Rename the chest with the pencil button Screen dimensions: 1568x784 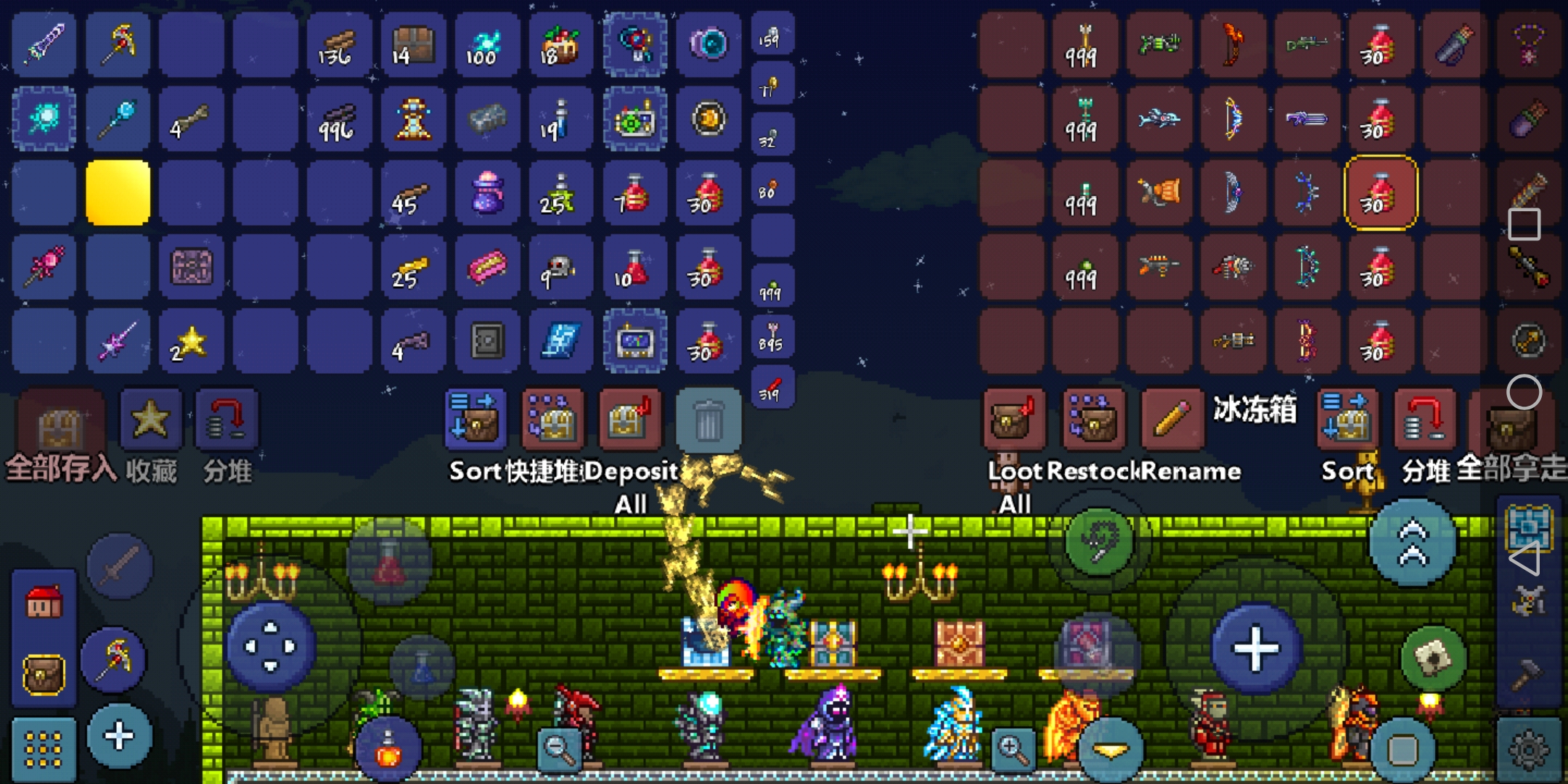(1170, 419)
